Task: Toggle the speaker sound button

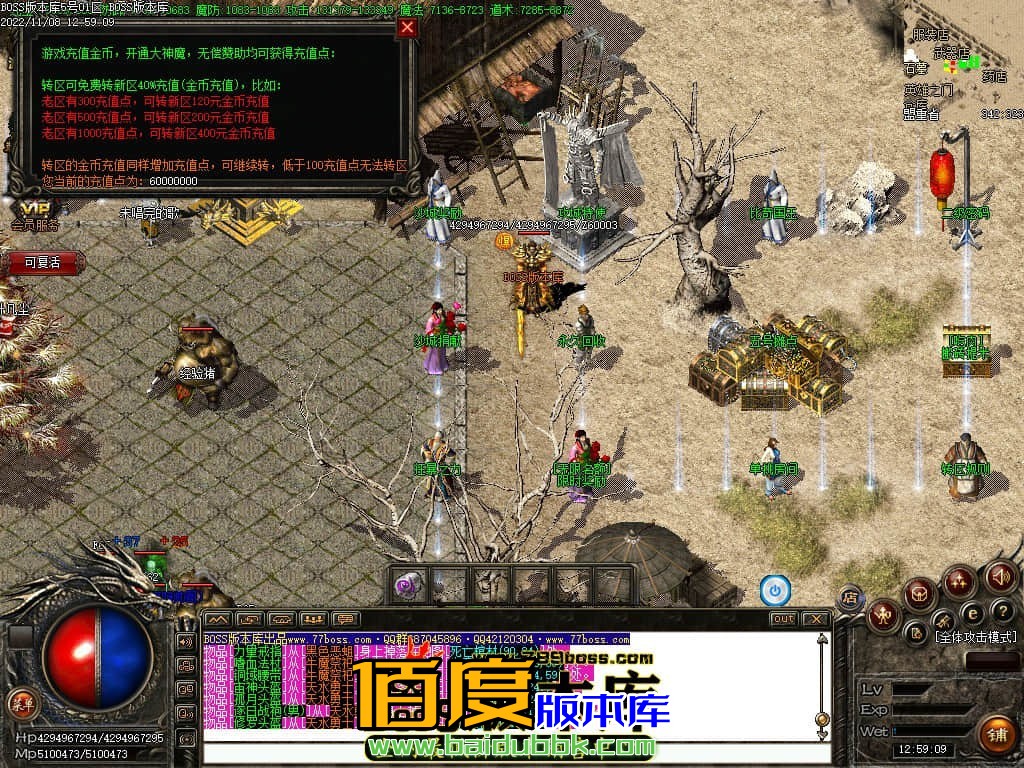Action: [1000, 576]
